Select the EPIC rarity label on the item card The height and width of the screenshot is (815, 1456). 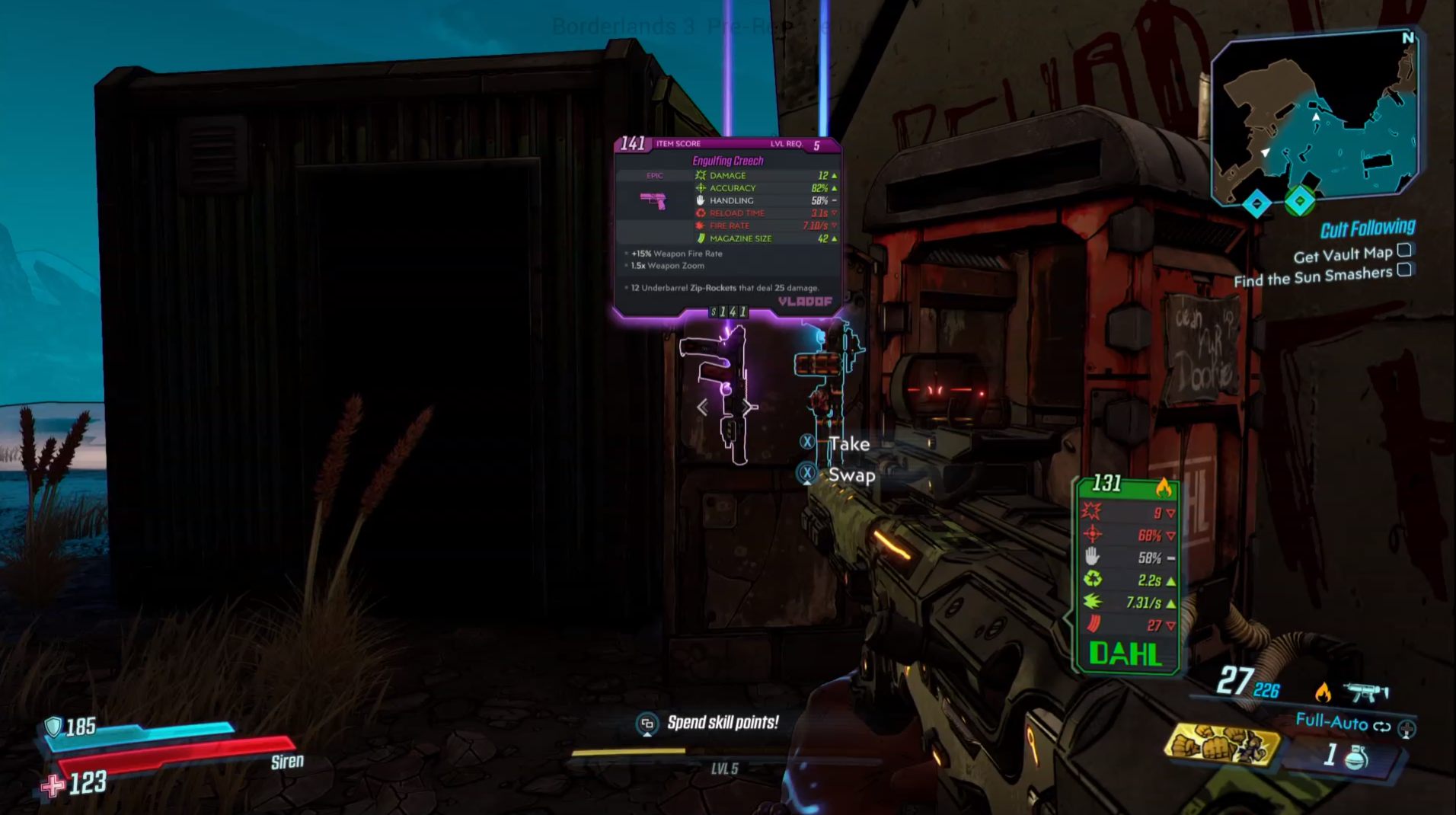pos(655,175)
